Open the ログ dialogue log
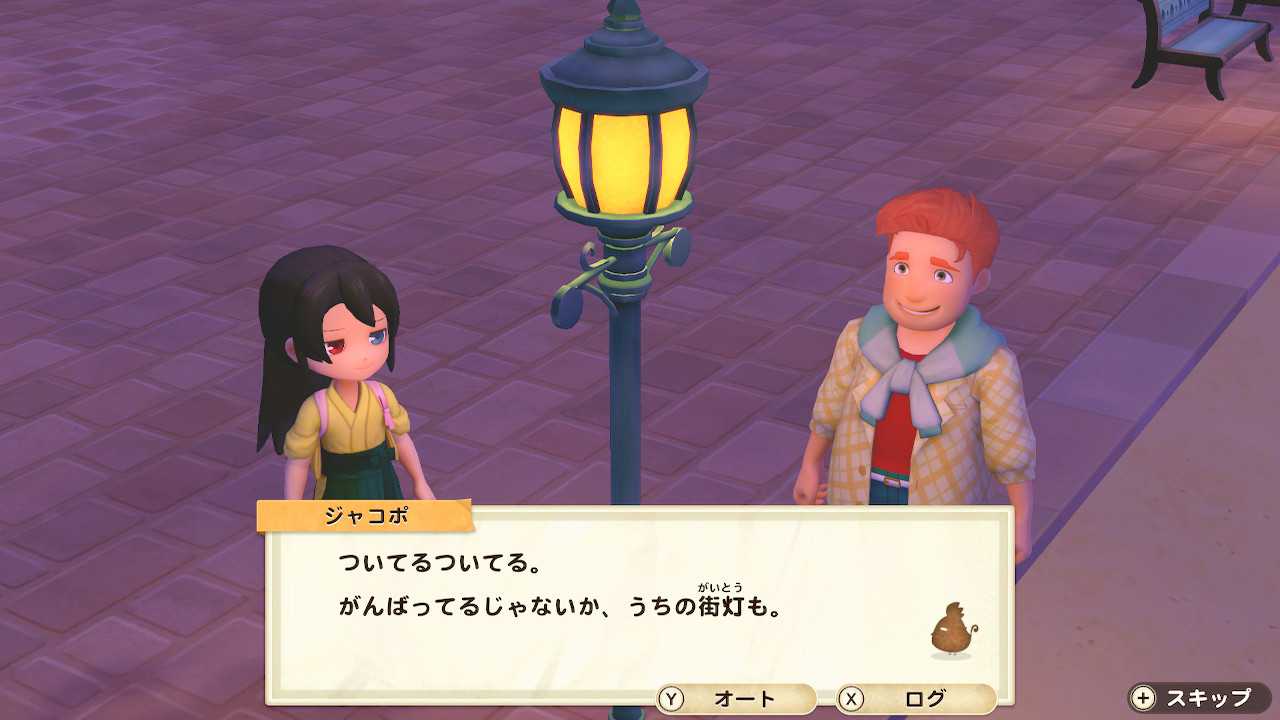 click(916, 698)
